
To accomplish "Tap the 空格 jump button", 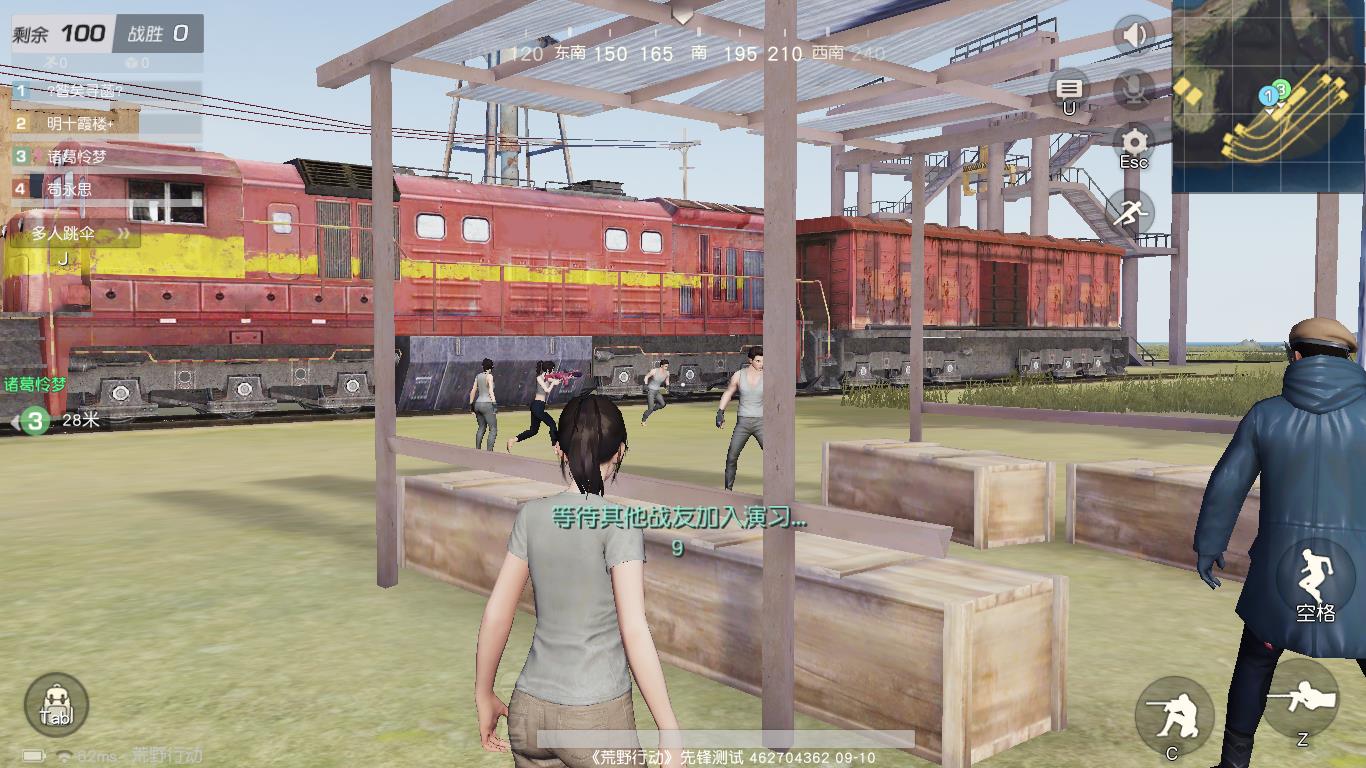I will click(x=1314, y=586).
